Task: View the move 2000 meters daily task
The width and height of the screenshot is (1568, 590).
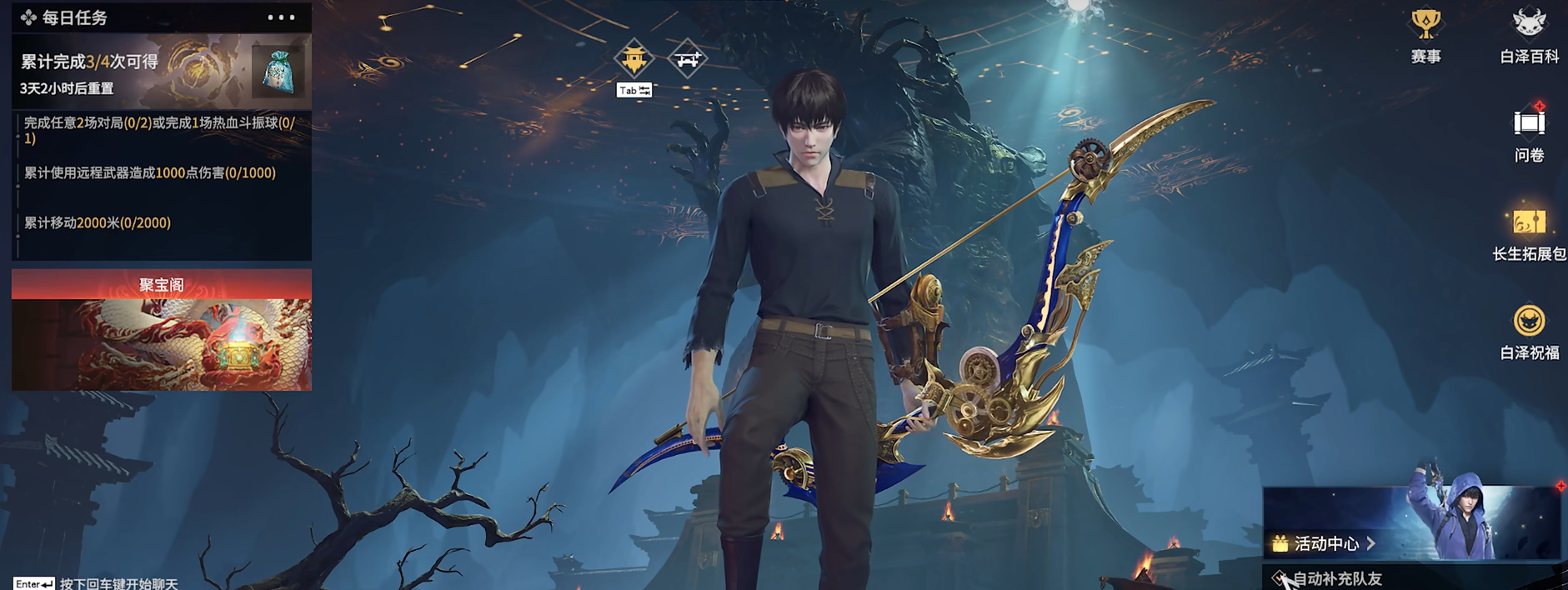Action: pos(98,223)
